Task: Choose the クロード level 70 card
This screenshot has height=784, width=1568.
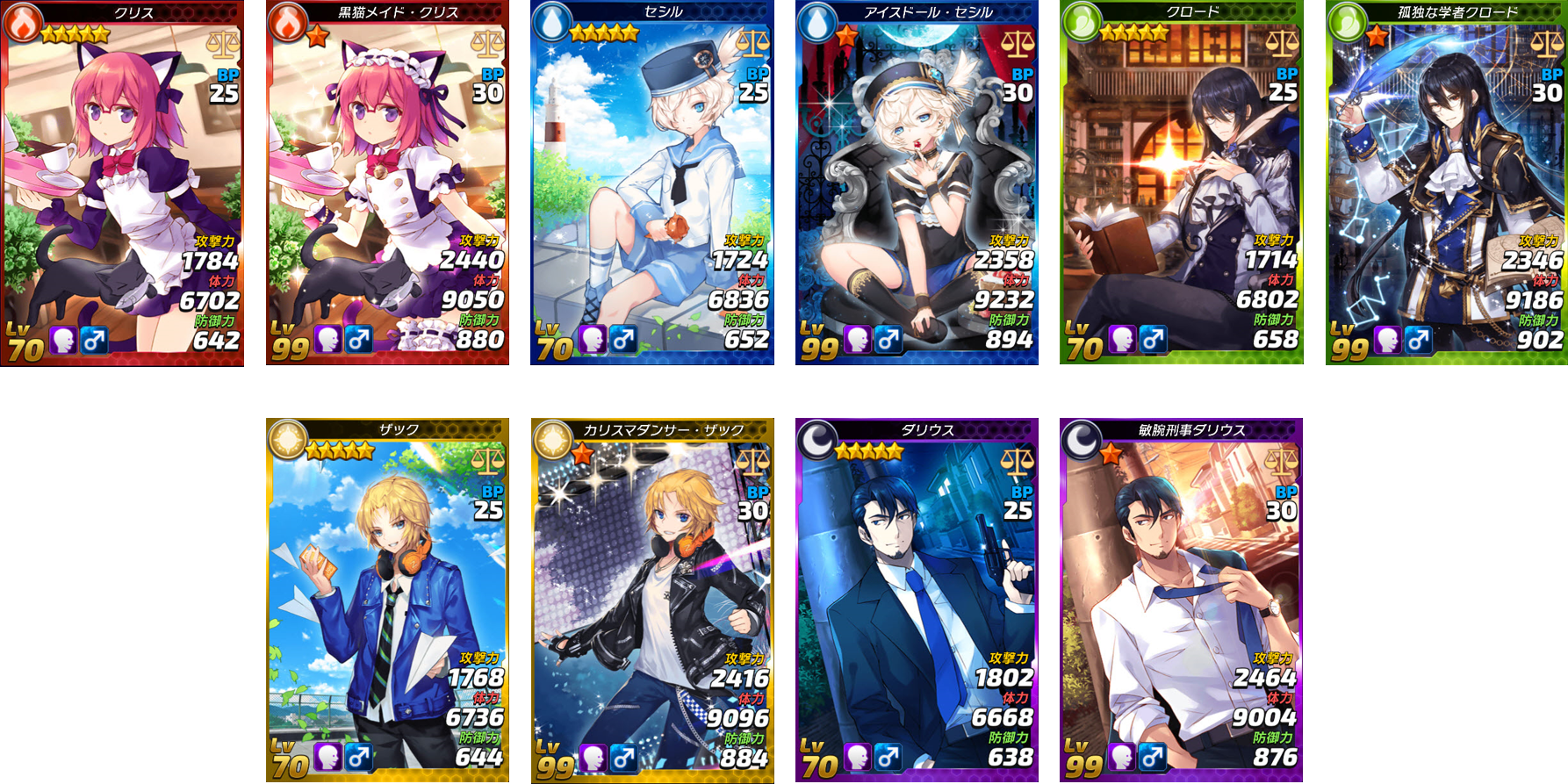Action: tap(1181, 183)
